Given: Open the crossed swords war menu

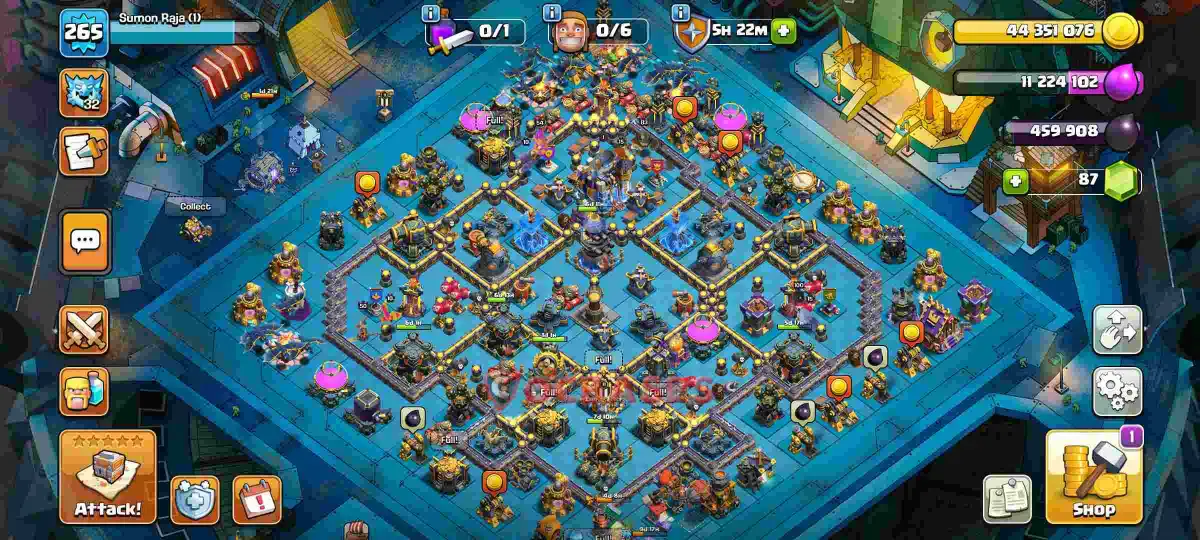Looking at the screenshot, I should pos(85,330).
